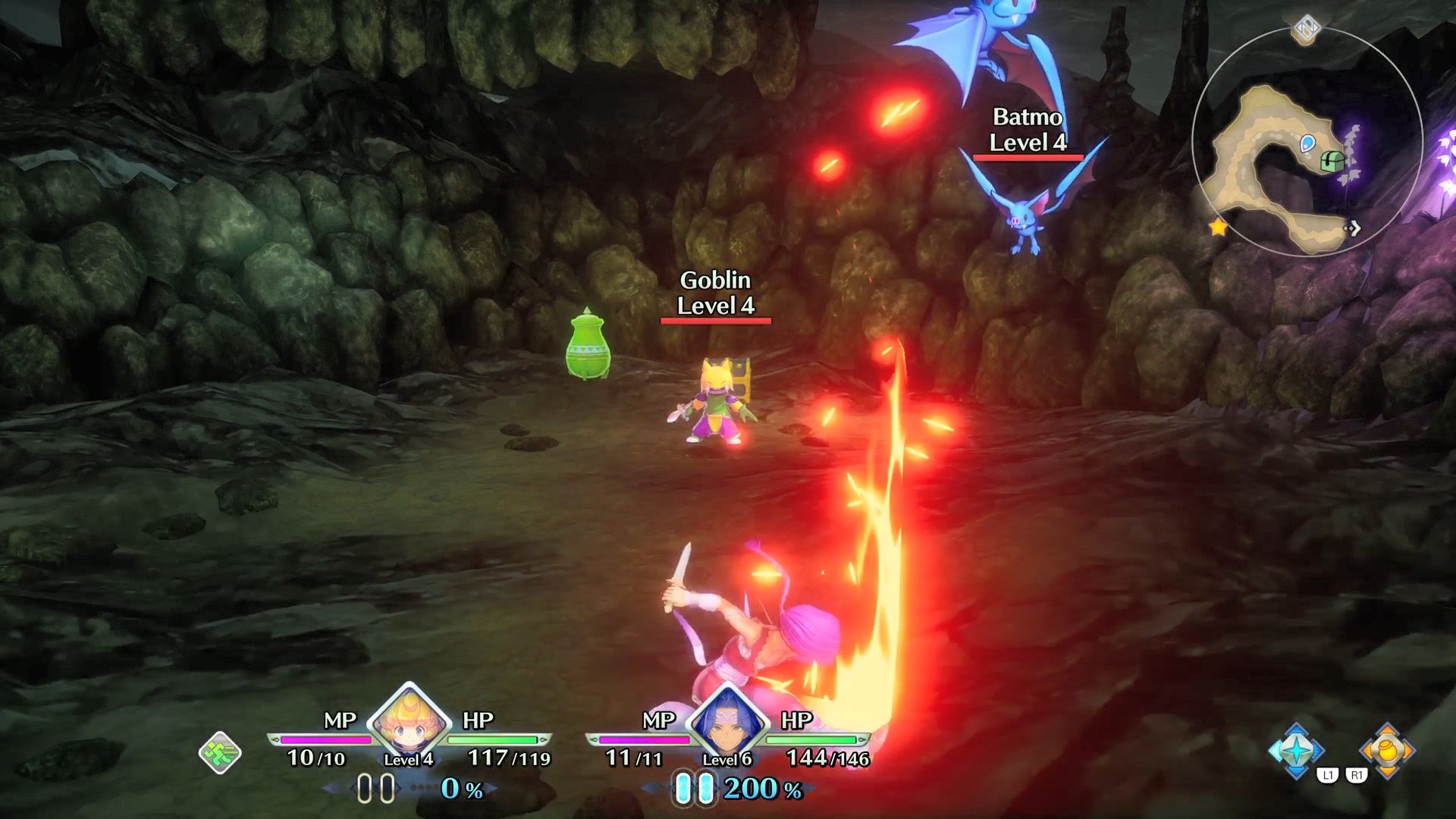Screen dimensions: 1456x819
Task: Click the north compass diamond atop the minimap
Action: (1307, 30)
